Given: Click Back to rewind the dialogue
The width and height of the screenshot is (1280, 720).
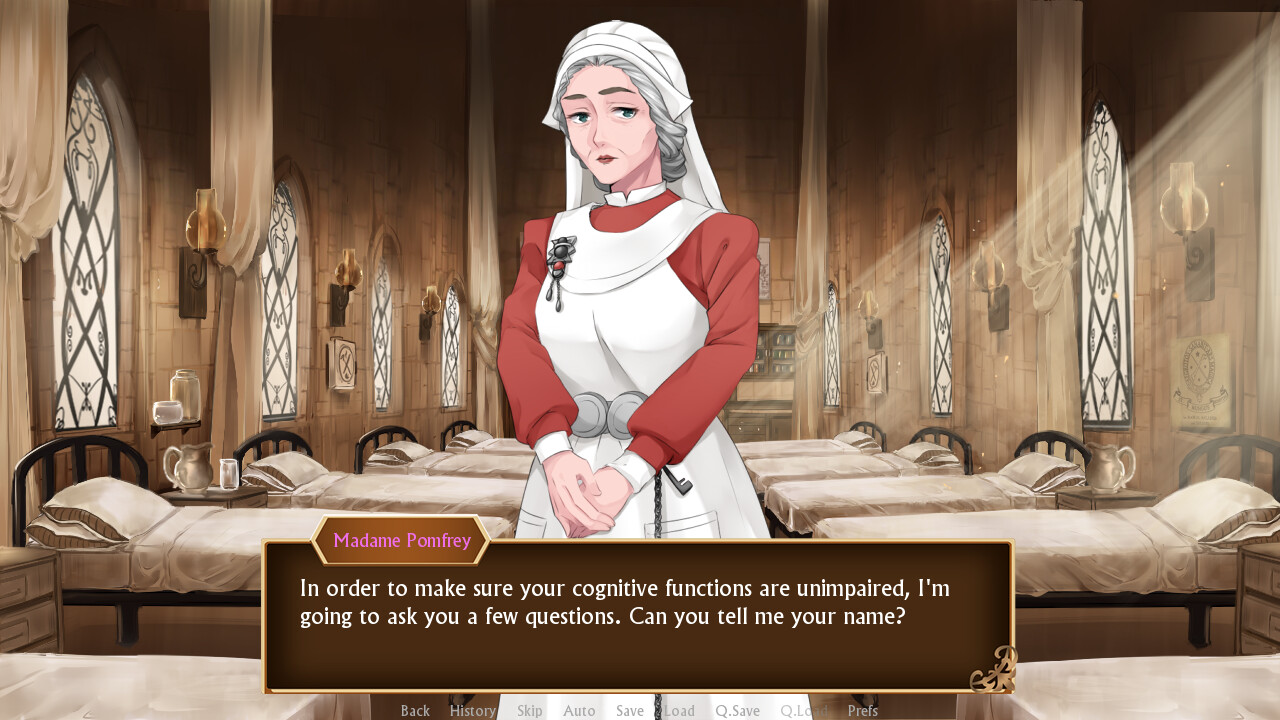Looking at the screenshot, I should 414,710.
